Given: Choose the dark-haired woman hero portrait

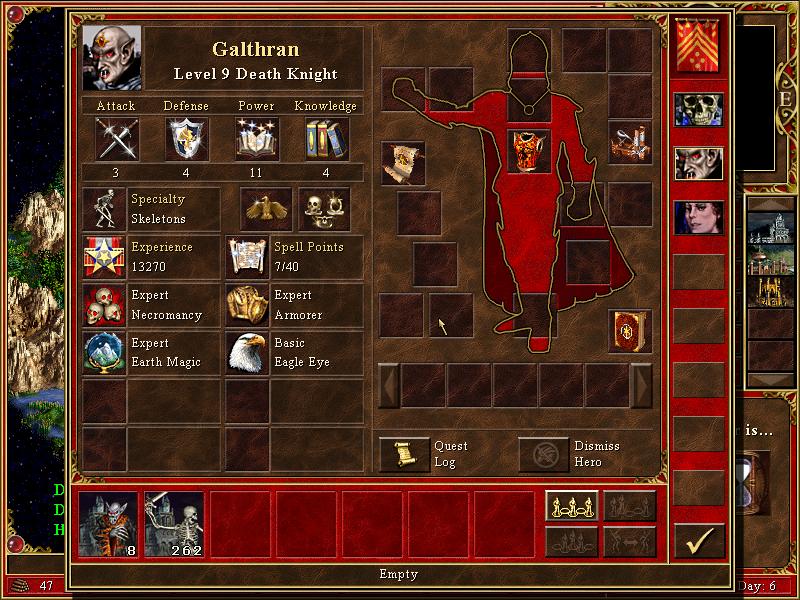Looking at the screenshot, I should tap(698, 218).
